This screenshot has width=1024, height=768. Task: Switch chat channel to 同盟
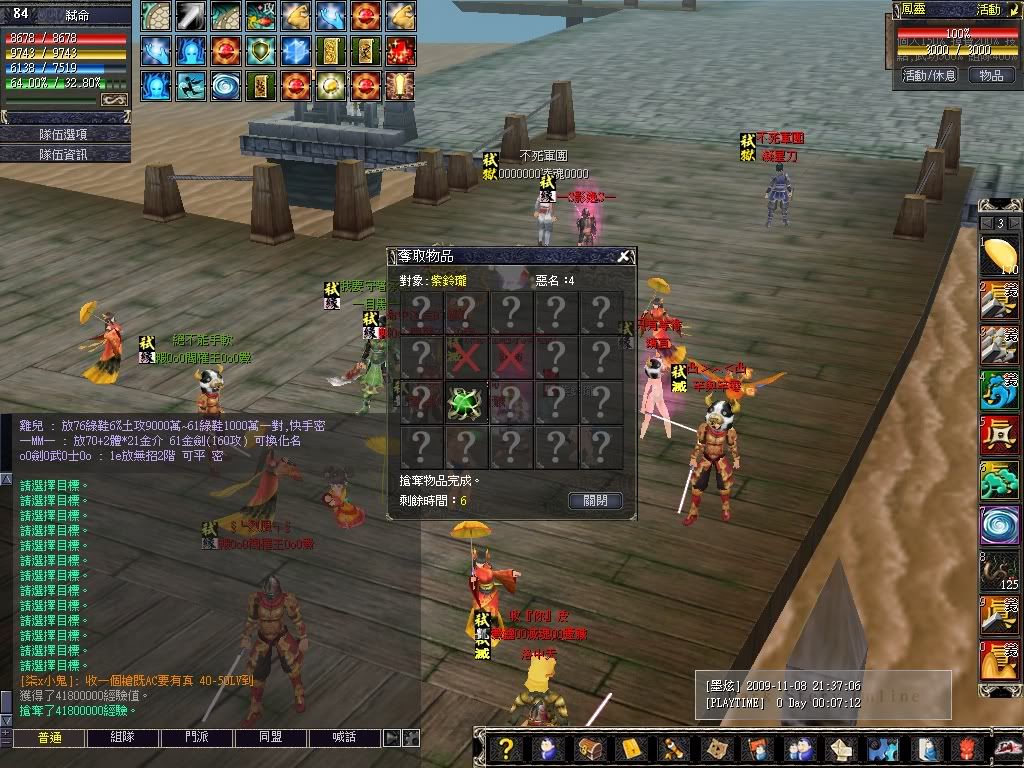(270, 738)
